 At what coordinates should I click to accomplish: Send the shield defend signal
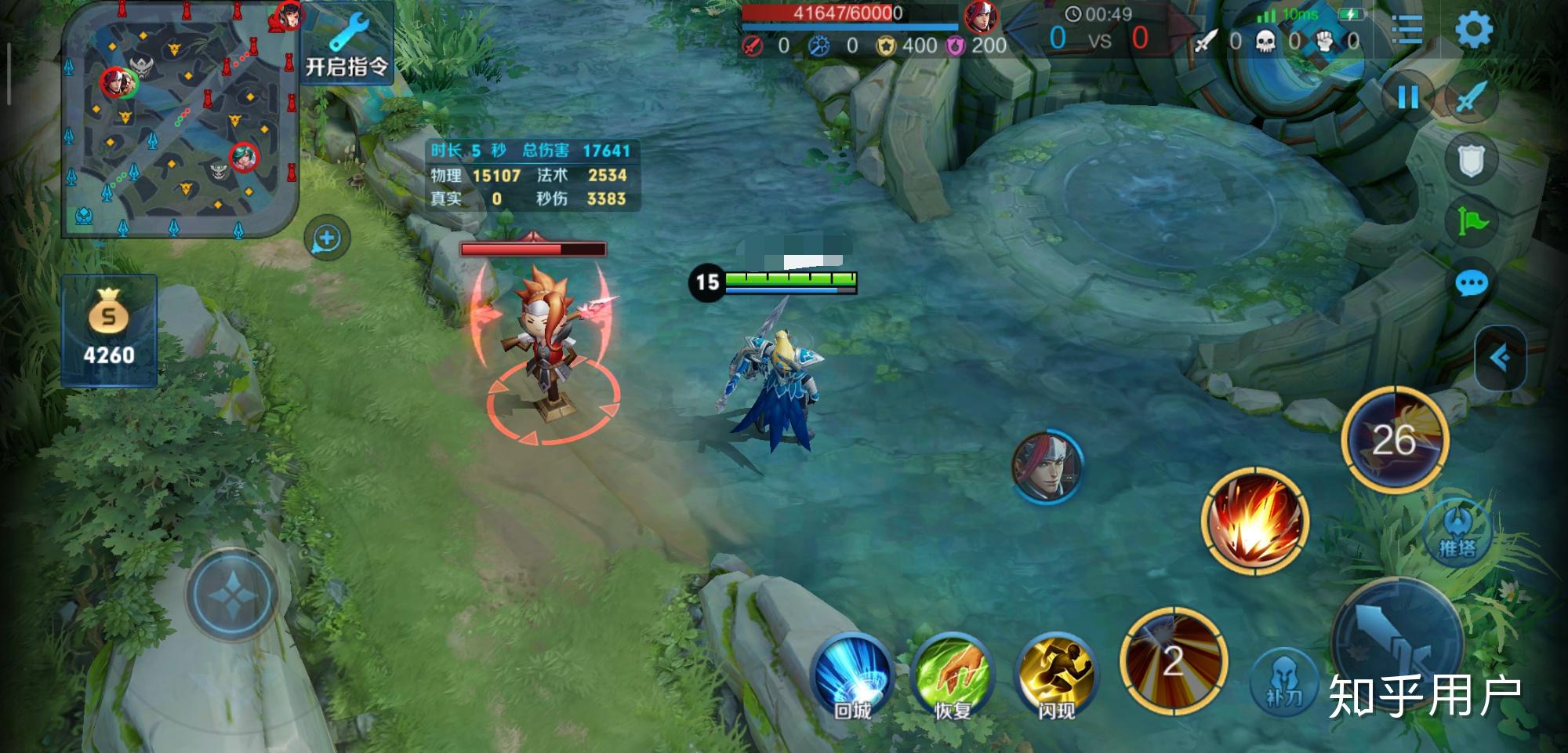[1471, 161]
